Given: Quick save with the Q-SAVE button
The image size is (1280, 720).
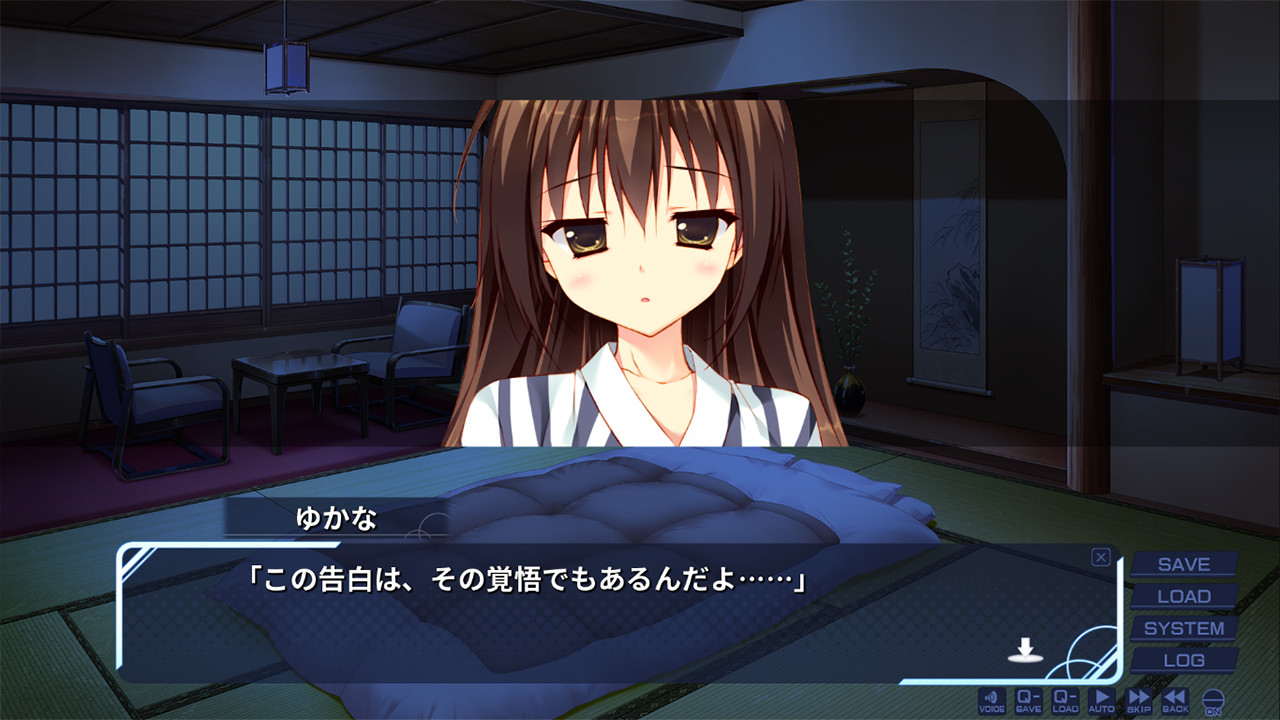Looking at the screenshot, I should click(1029, 700).
